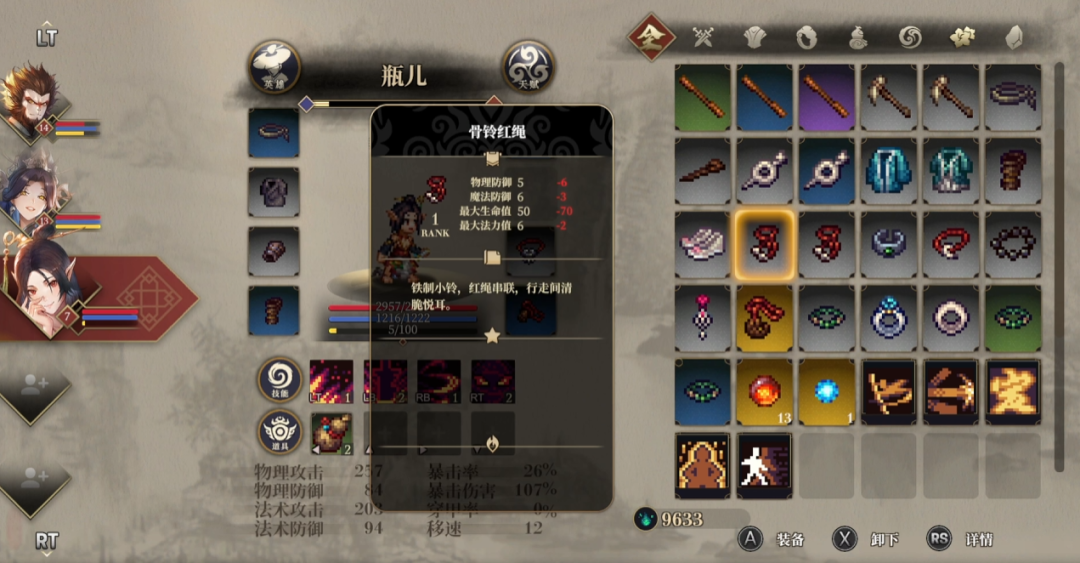Open the round items (道具) button
The height and width of the screenshot is (563, 1080).
tap(281, 434)
